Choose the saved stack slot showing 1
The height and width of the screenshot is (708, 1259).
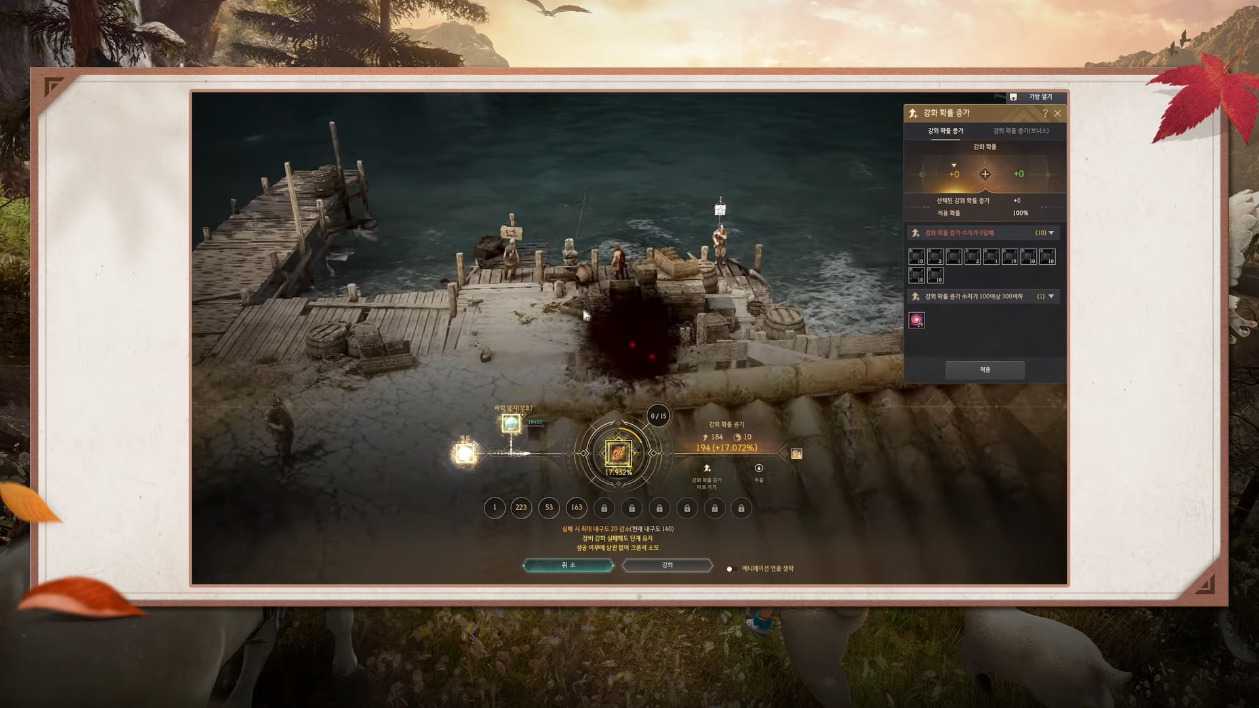pyautogui.click(x=494, y=508)
